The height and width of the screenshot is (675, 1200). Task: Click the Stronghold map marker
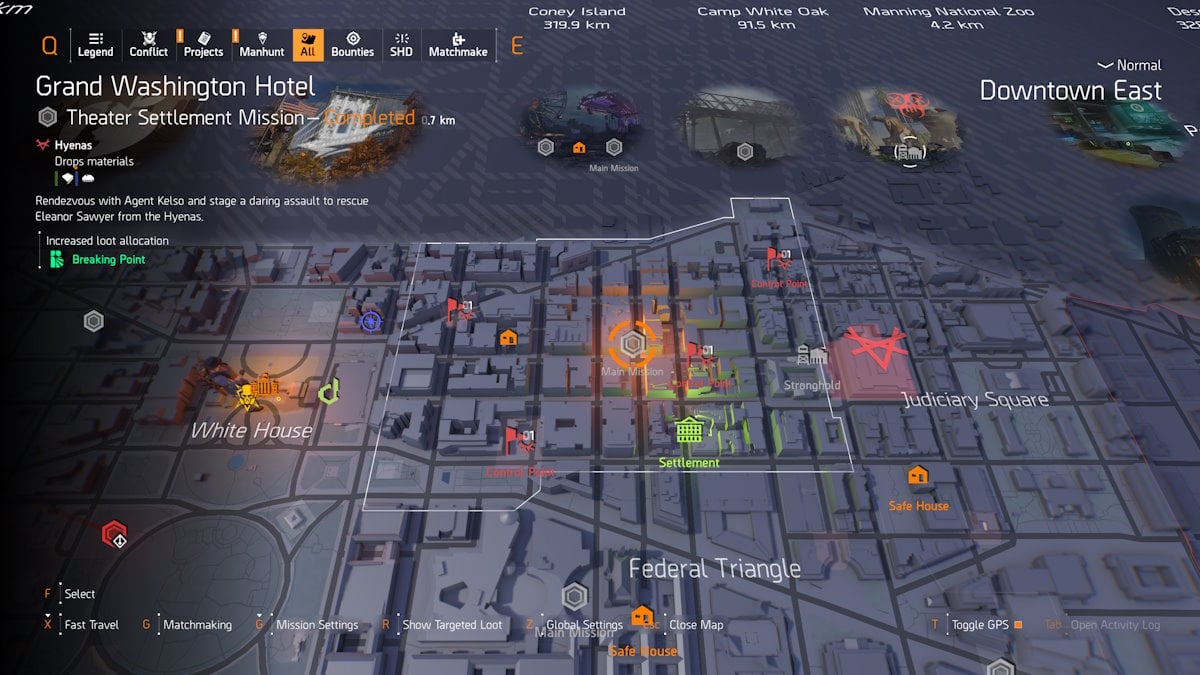(x=811, y=358)
